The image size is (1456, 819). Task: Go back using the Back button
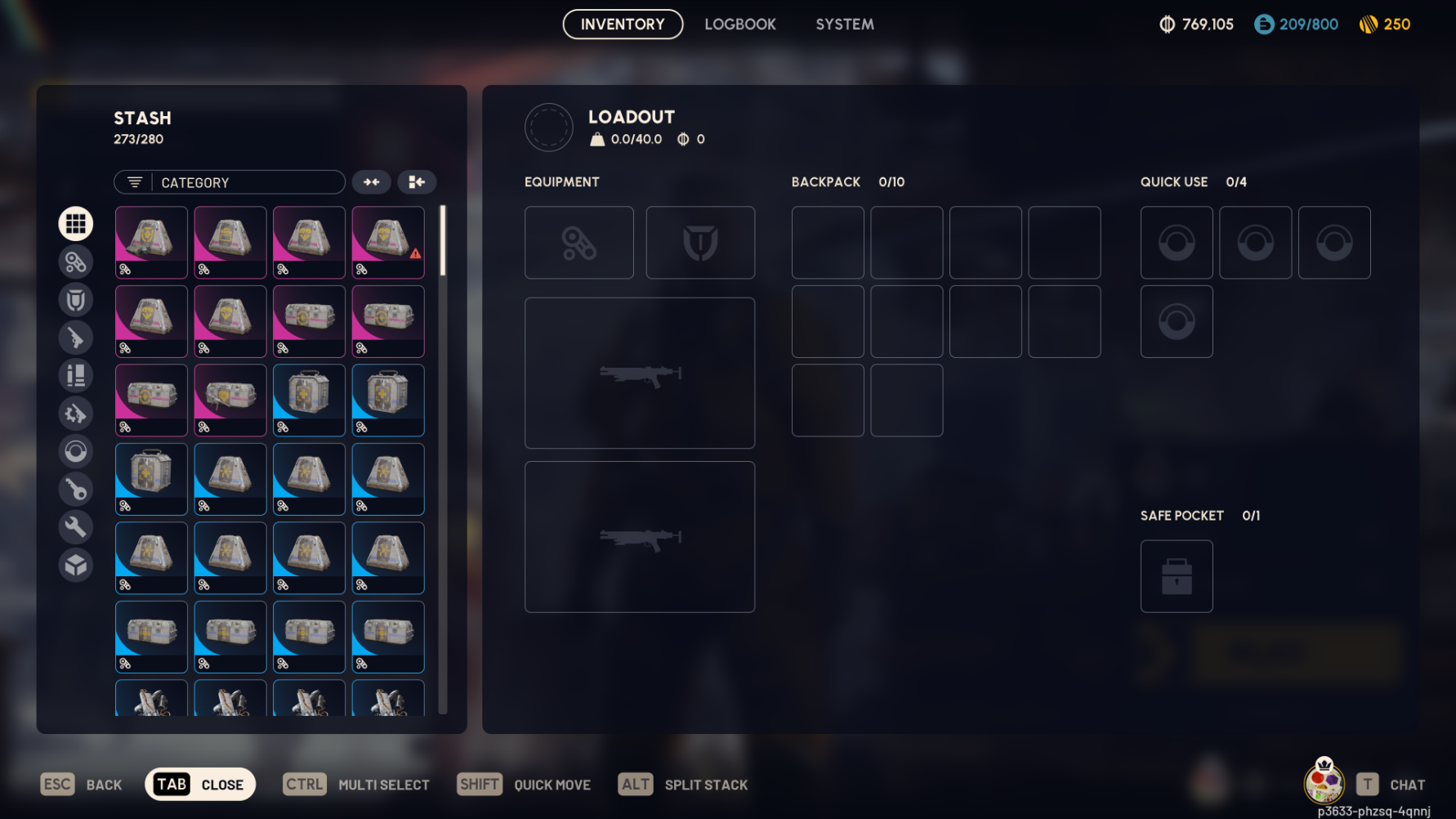[x=82, y=785]
